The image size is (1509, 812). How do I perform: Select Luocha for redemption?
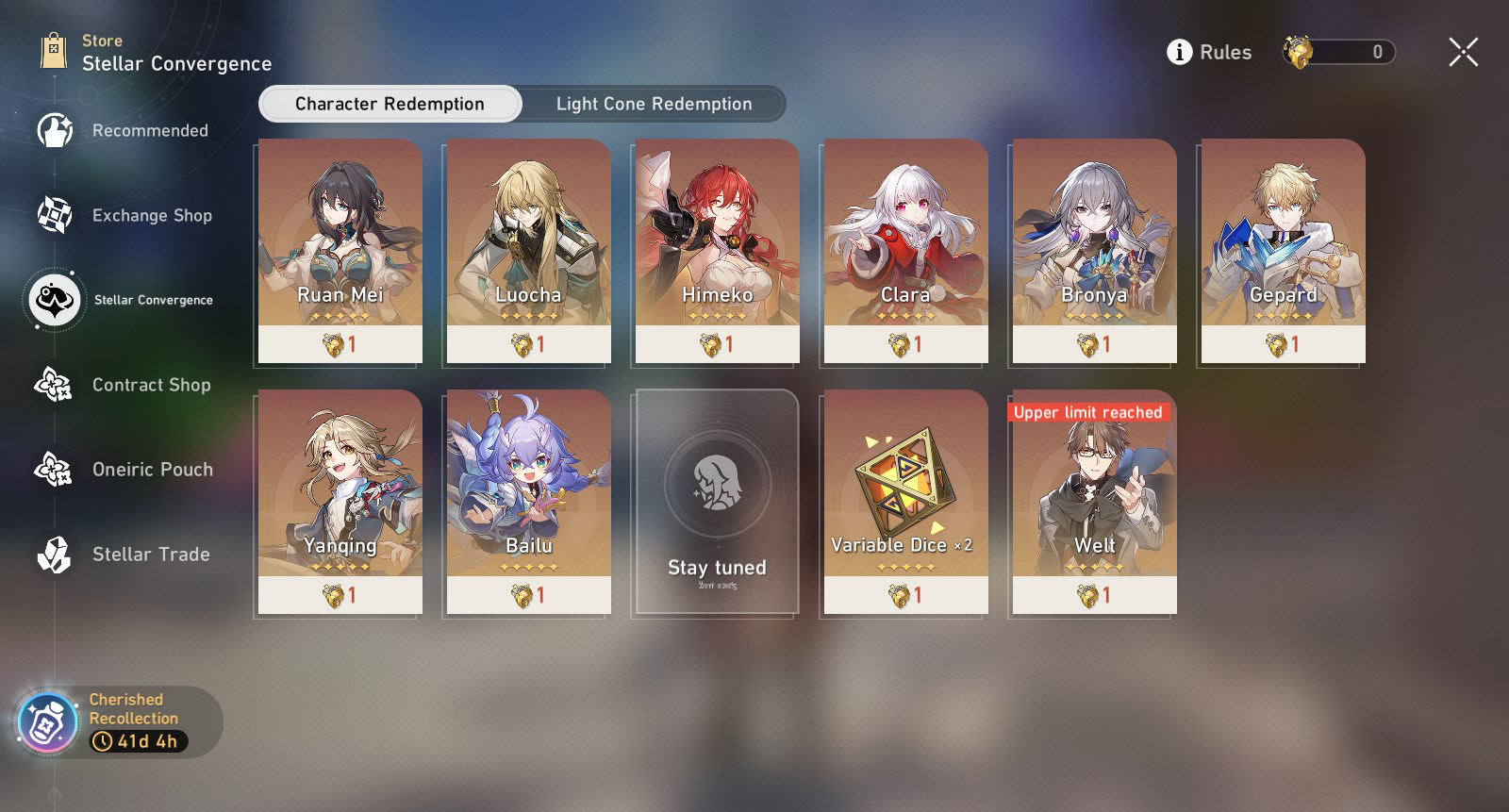528,251
